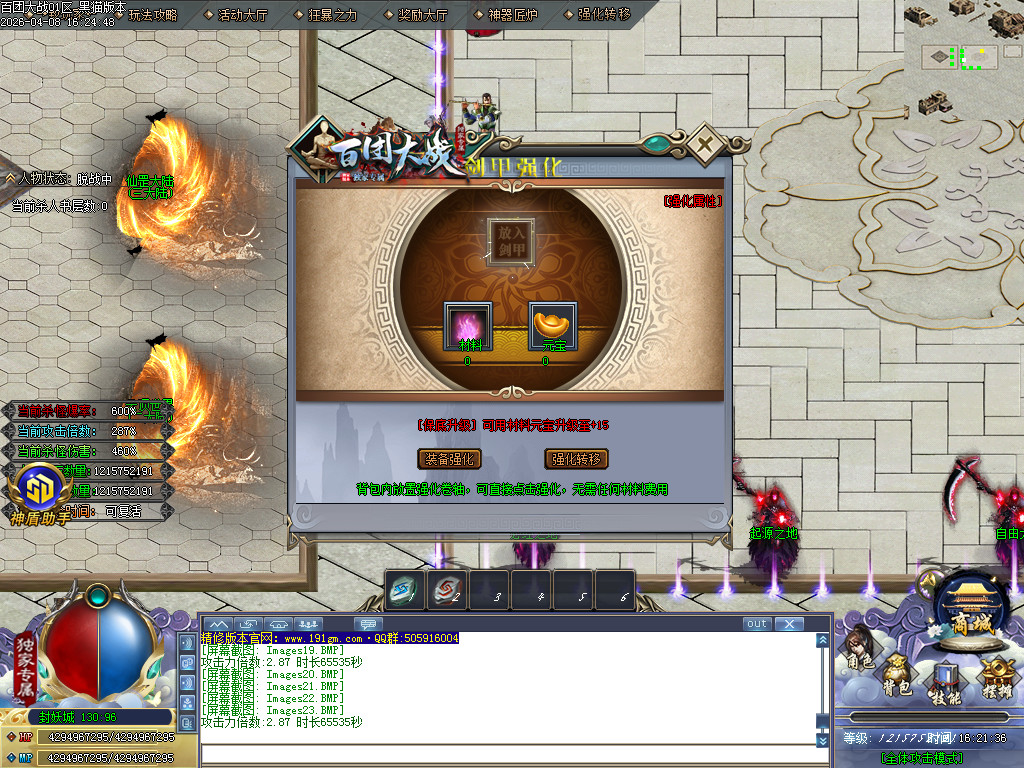The width and height of the screenshot is (1024, 768).
Task: Click the 装备强化 button
Action: [449, 459]
